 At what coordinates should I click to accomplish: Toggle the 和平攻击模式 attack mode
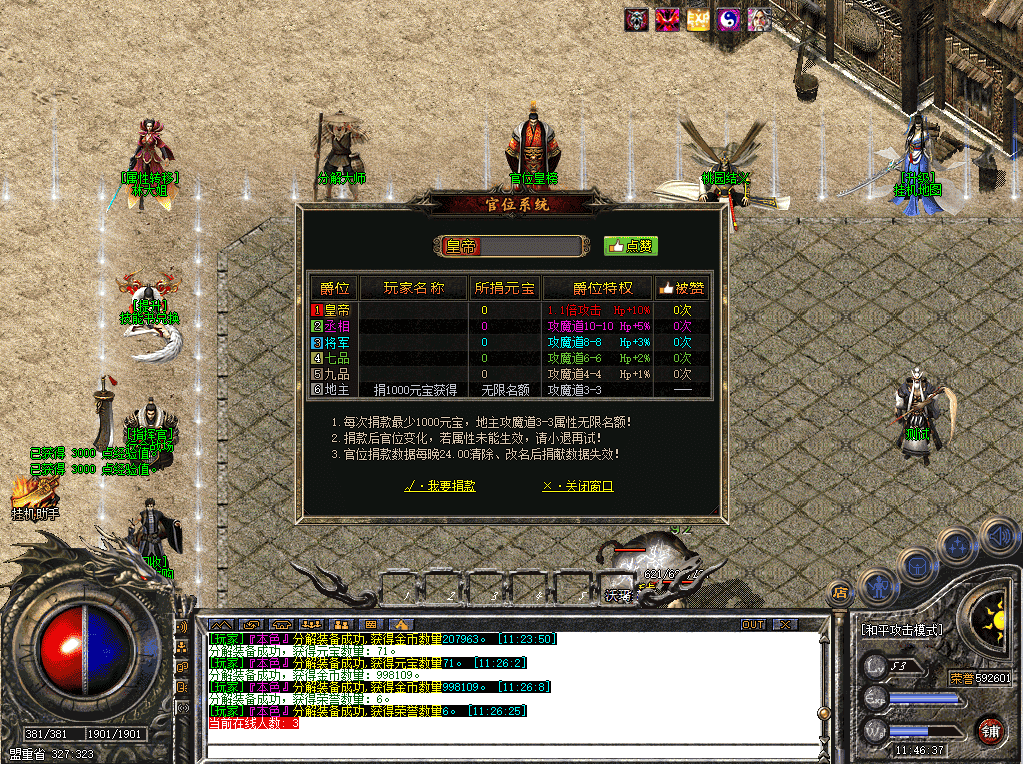(x=901, y=631)
